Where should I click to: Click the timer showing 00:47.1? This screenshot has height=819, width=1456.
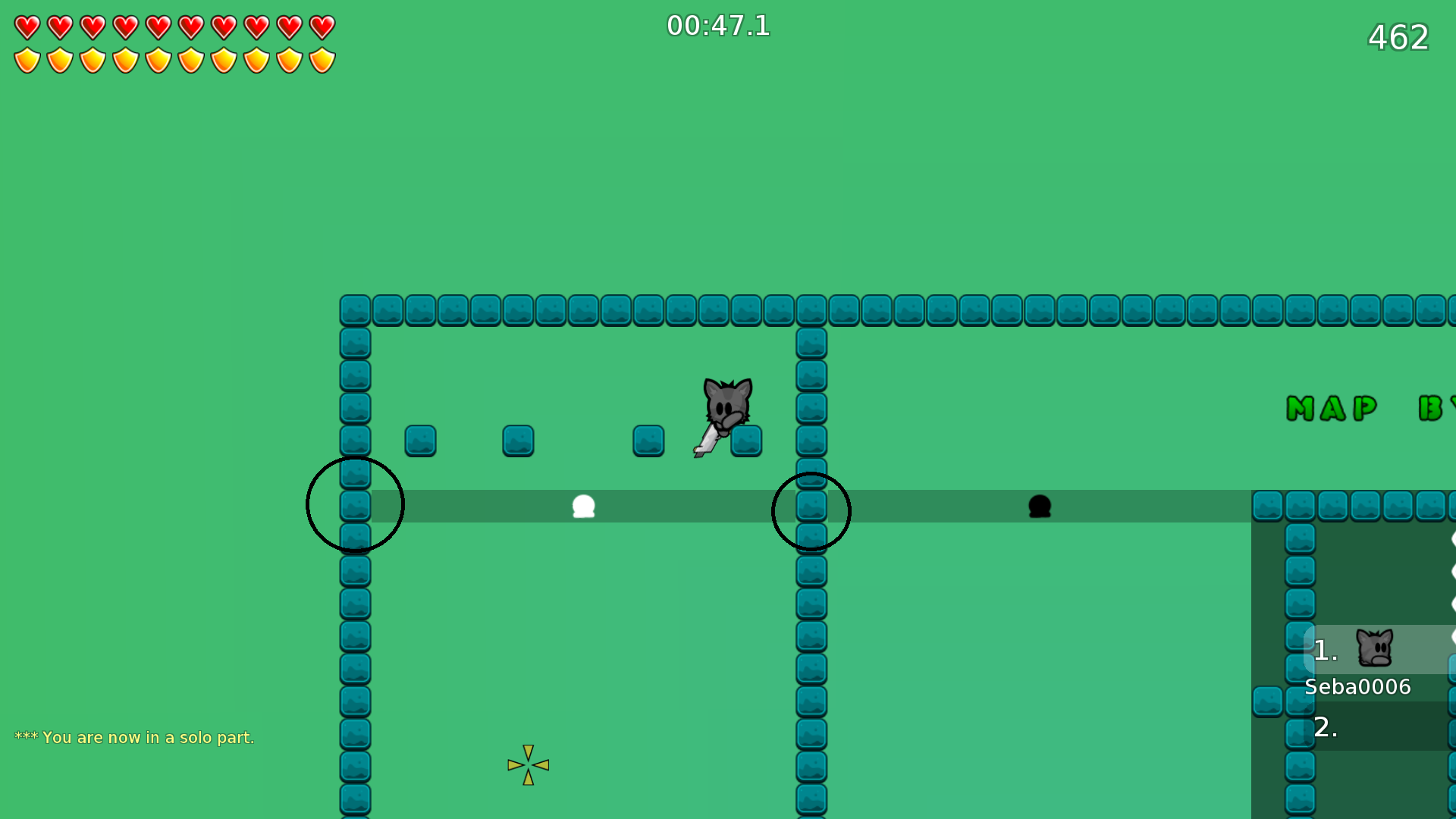[x=717, y=26]
